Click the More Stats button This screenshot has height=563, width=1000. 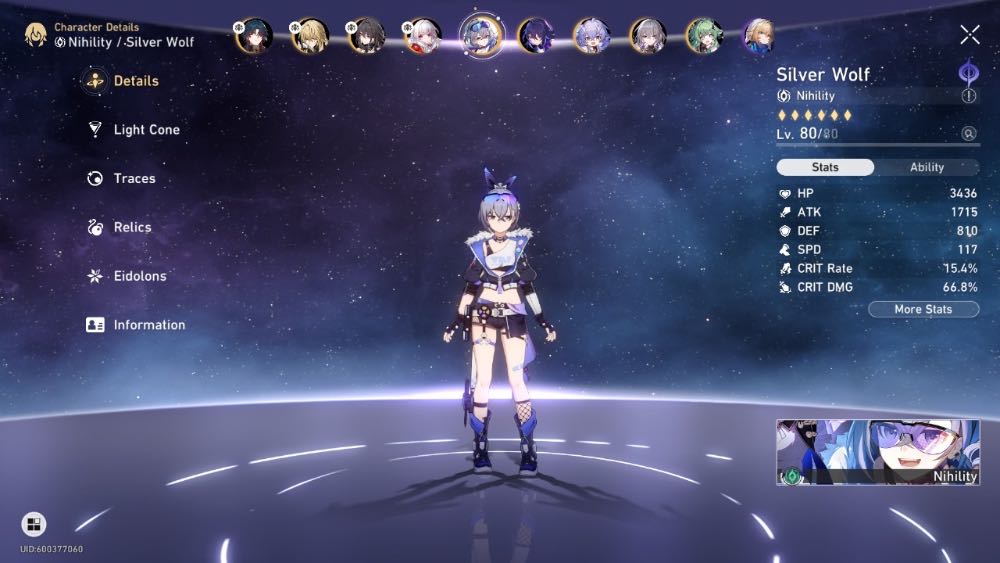(922, 310)
